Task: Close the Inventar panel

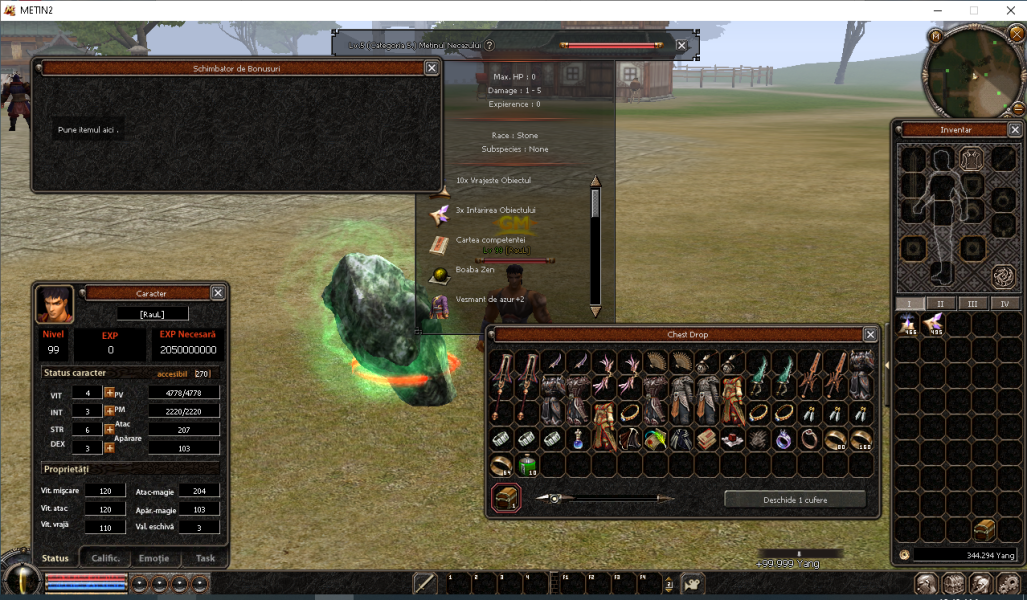Action: (1014, 129)
